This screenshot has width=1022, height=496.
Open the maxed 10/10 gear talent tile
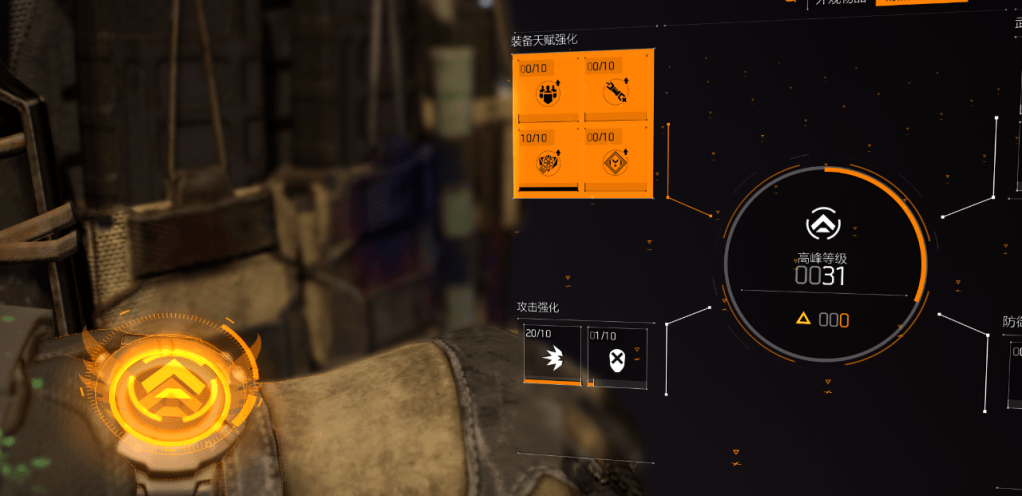[548, 158]
